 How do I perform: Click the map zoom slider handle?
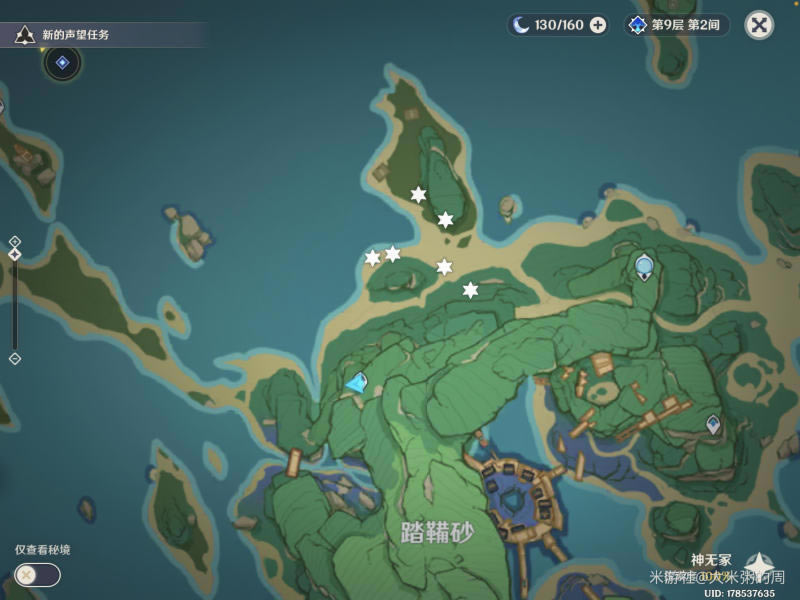15,255
